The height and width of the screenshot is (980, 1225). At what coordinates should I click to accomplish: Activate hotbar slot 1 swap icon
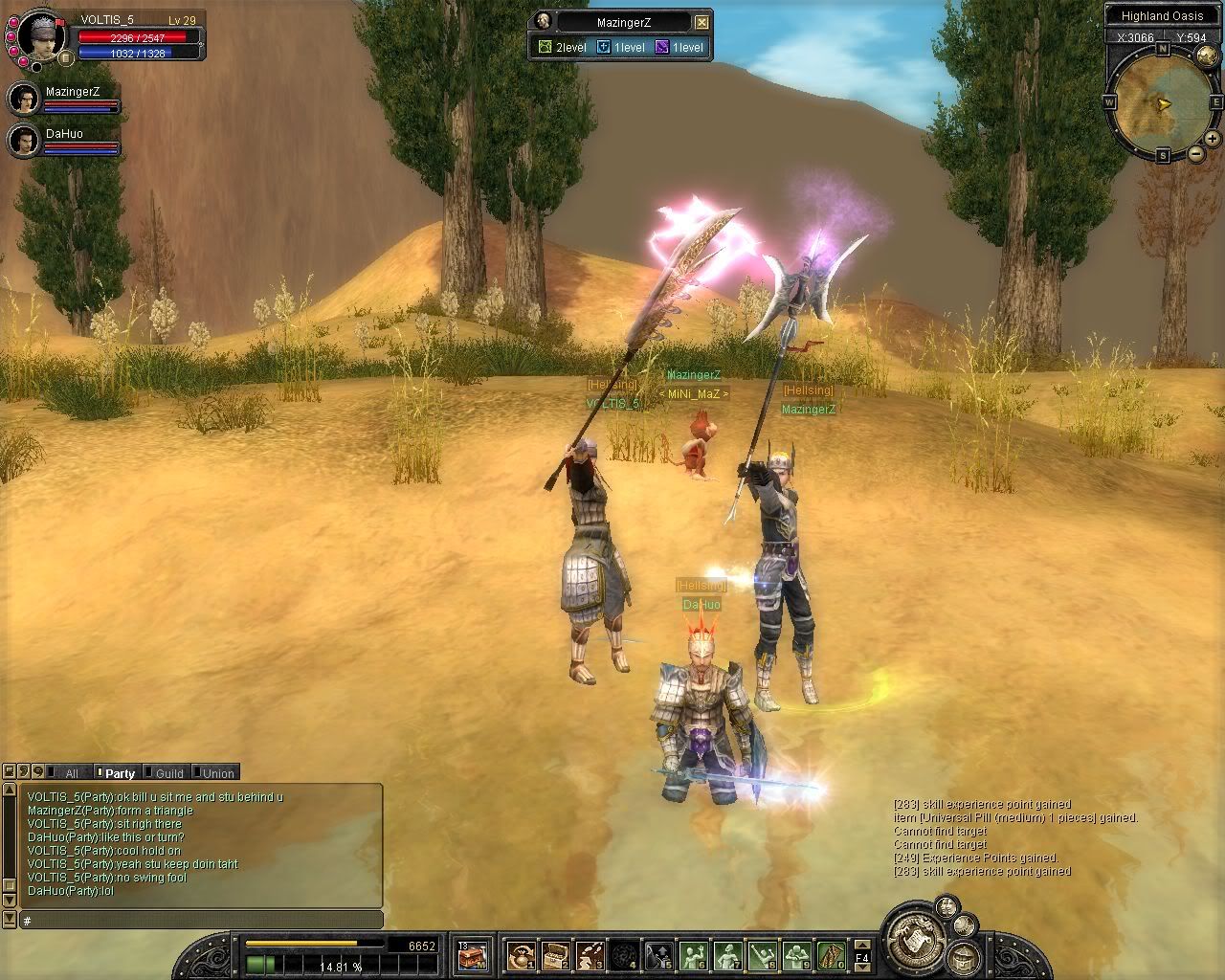click(x=522, y=955)
